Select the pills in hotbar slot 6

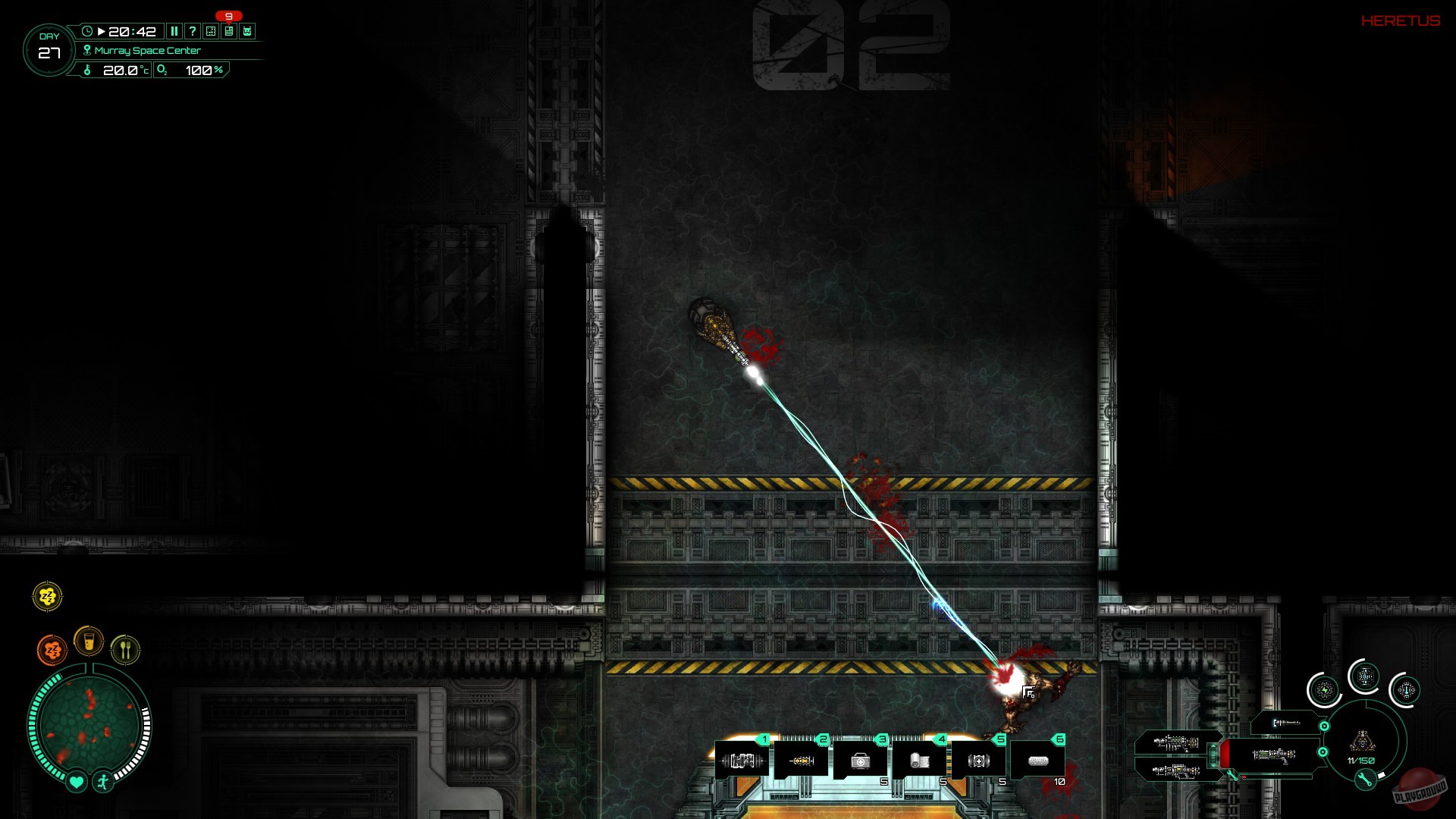click(x=1039, y=758)
